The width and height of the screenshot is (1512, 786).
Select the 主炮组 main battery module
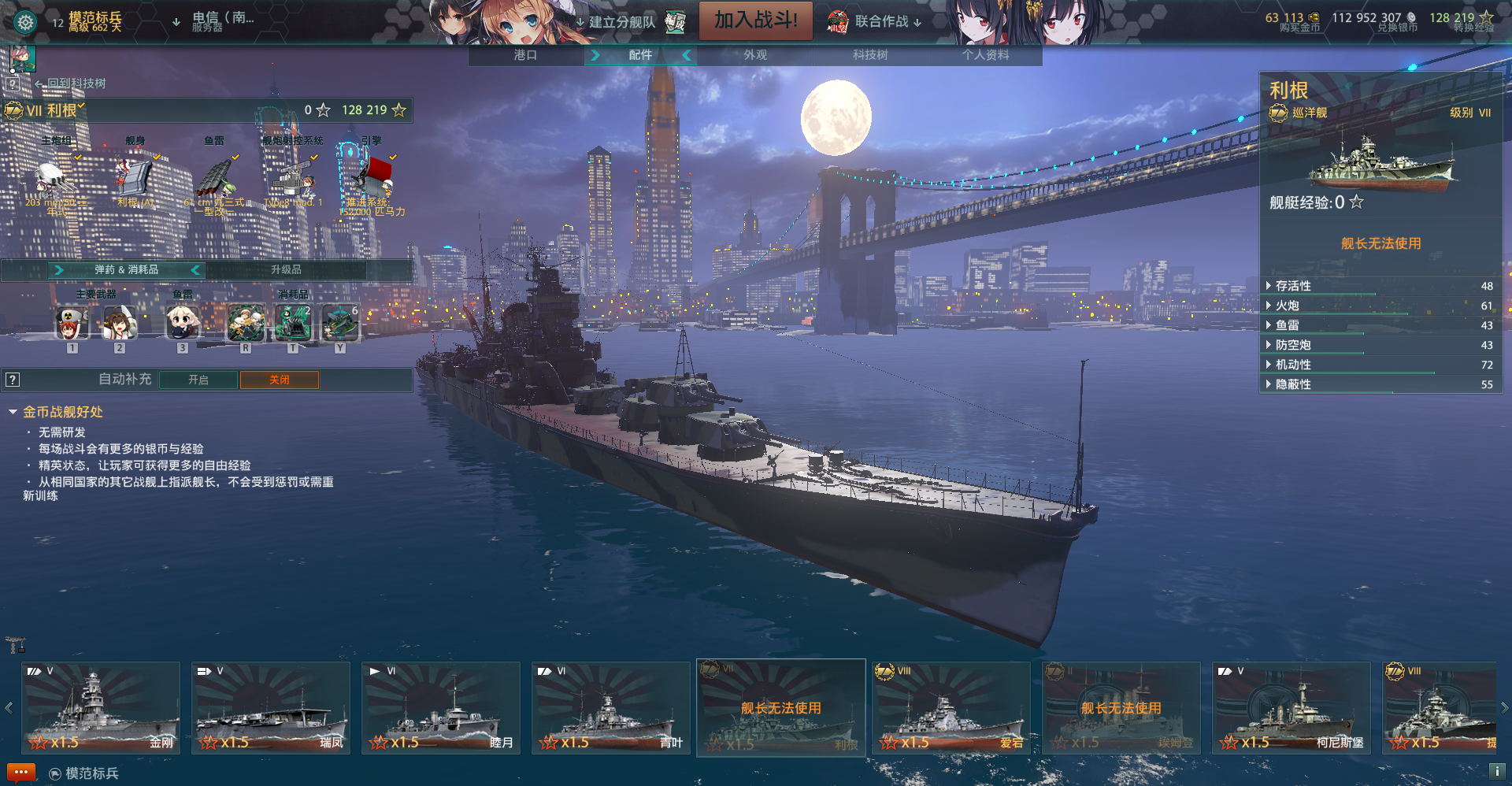(56, 178)
